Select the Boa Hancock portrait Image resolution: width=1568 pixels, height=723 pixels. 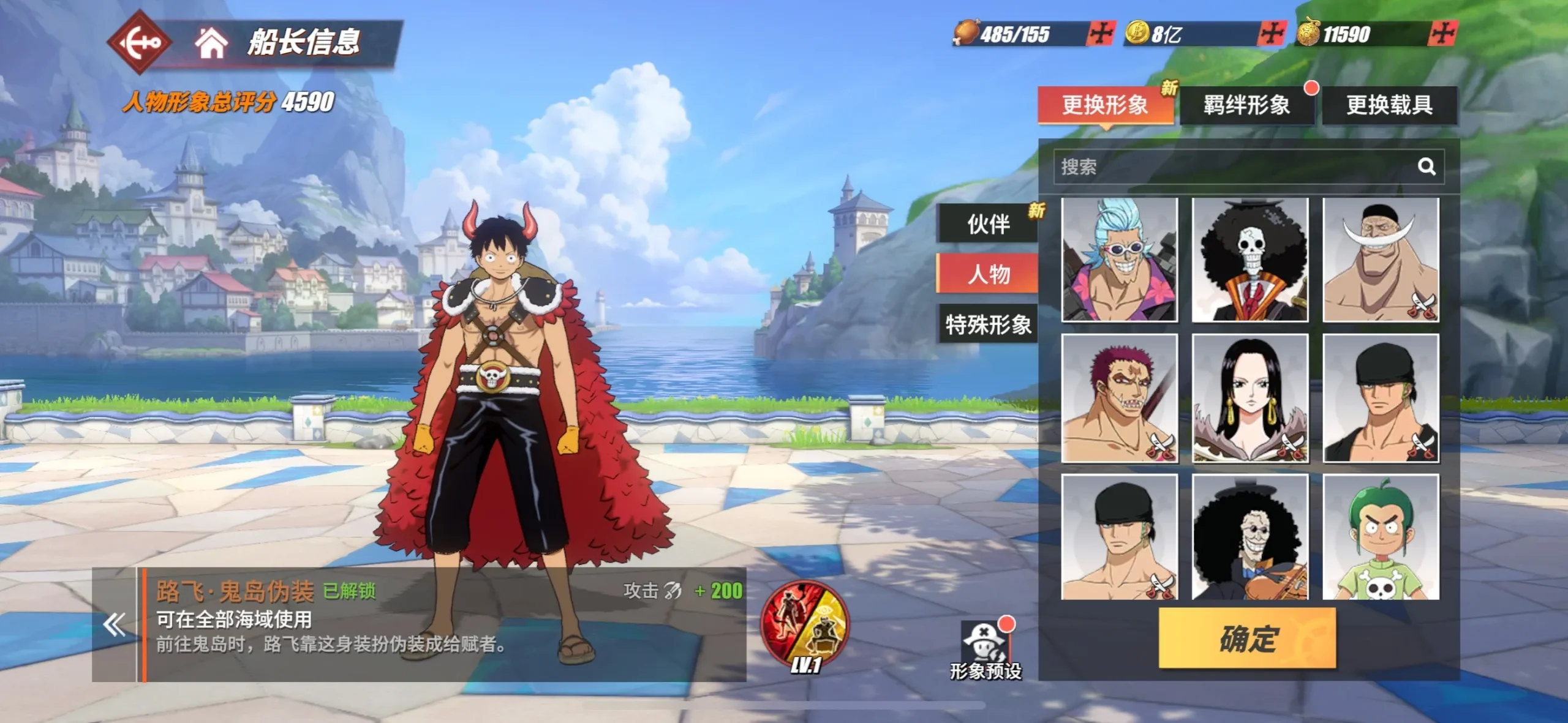click(x=1250, y=398)
